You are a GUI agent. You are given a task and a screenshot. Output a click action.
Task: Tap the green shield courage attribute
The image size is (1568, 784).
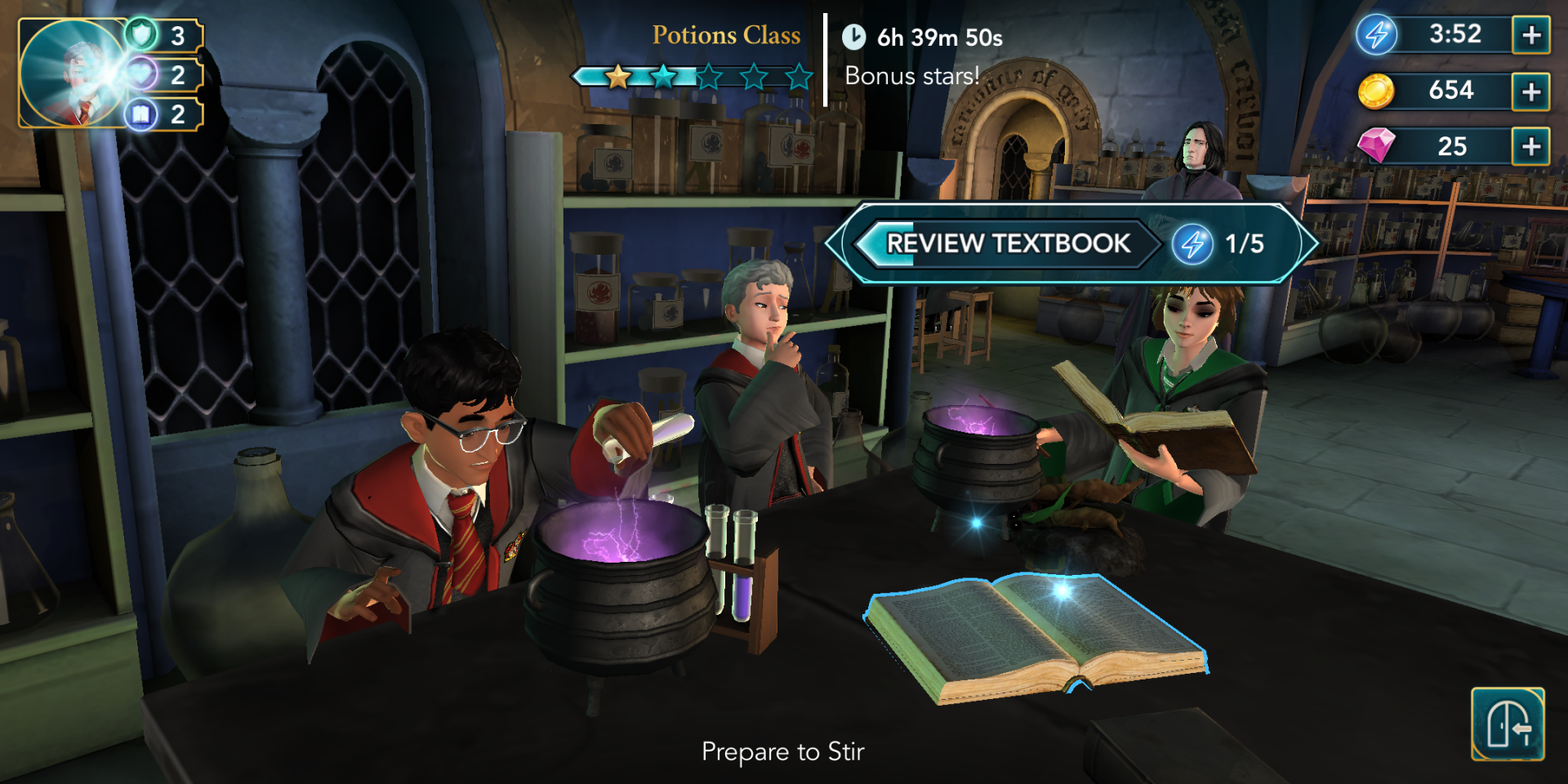click(x=142, y=35)
